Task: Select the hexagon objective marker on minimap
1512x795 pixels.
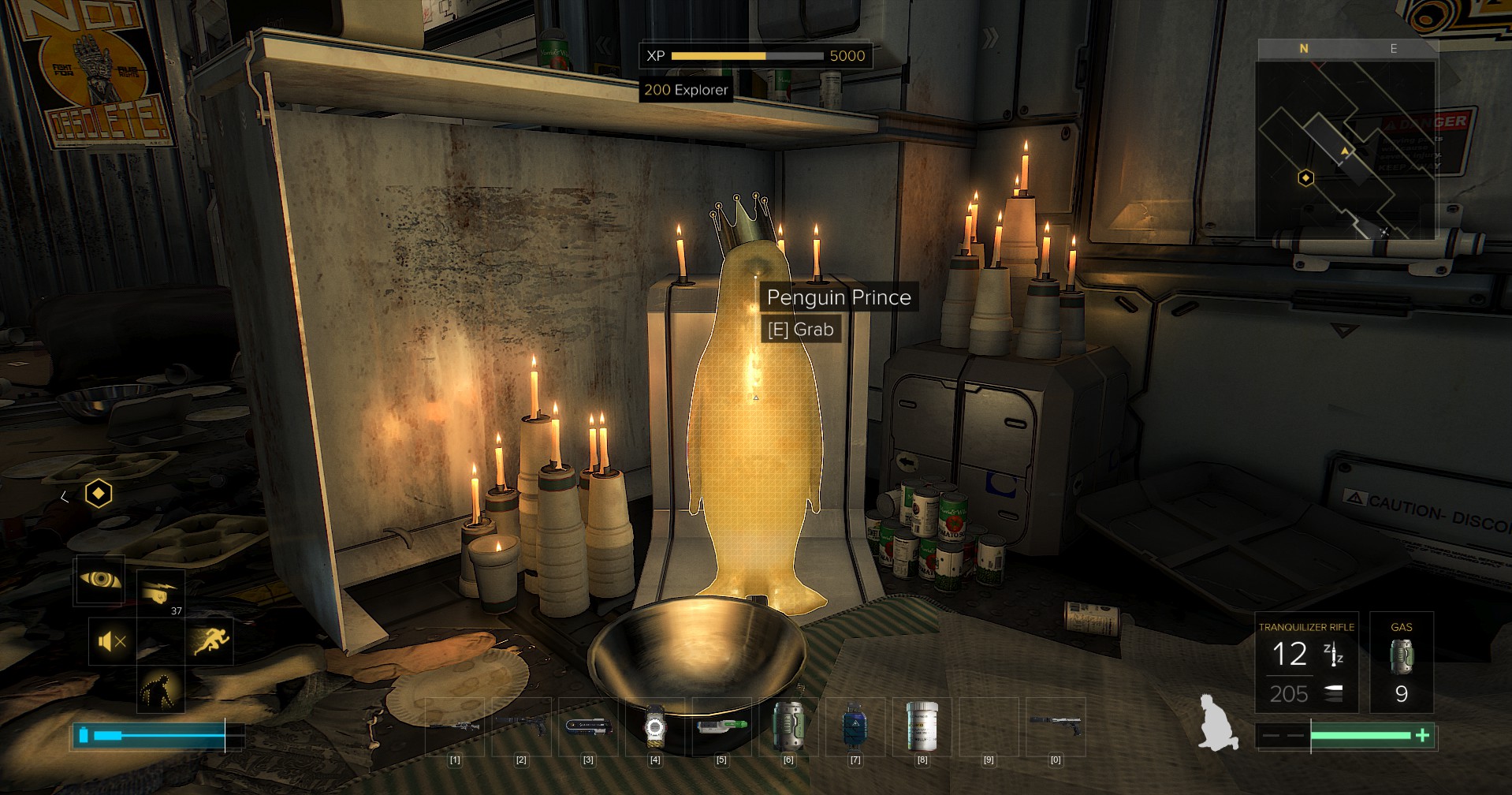Action: [x=1305, y=178]
